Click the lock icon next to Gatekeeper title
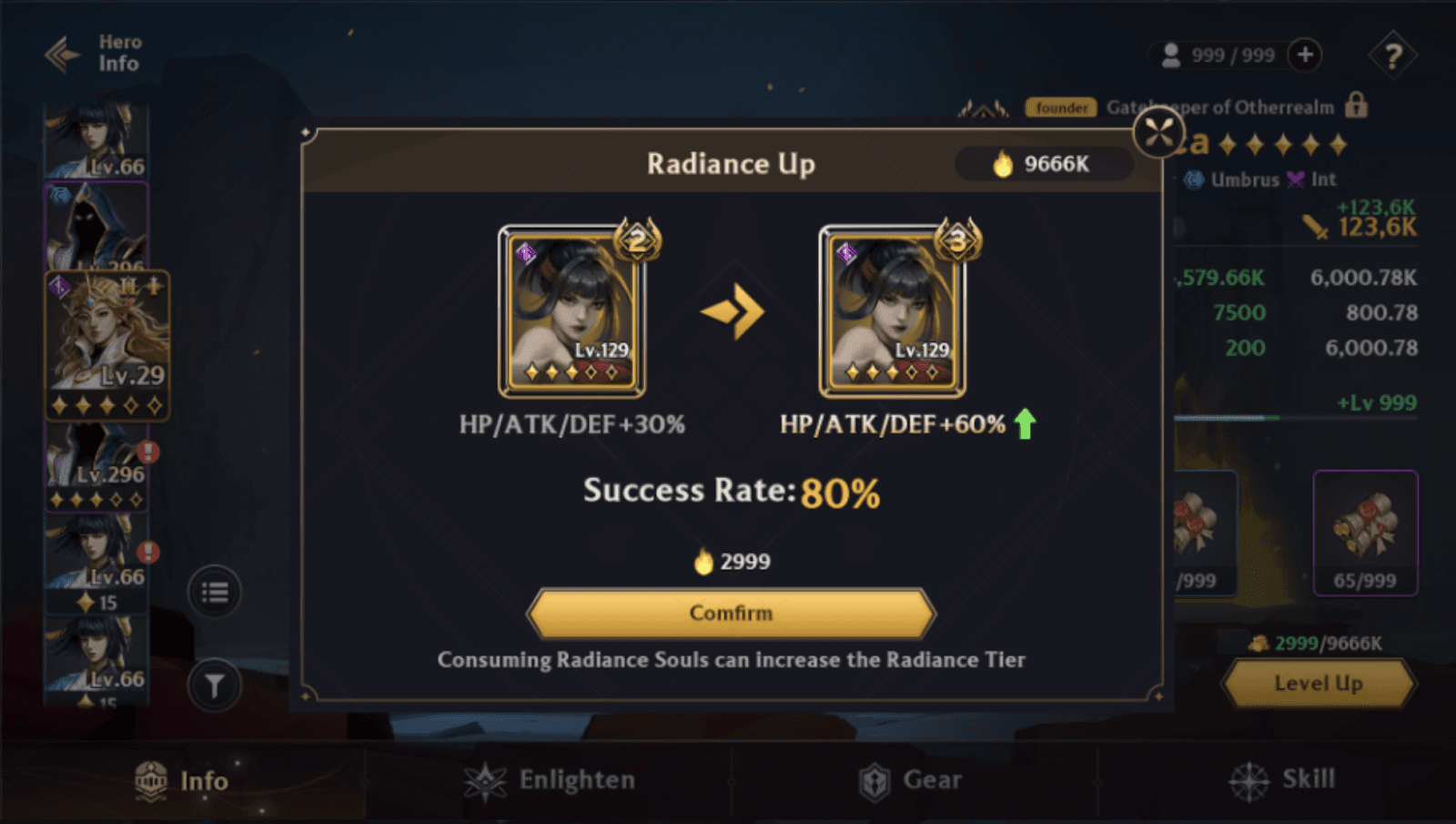The width and height of the screenshot is (1456, 824). (x=1356, y=106)
